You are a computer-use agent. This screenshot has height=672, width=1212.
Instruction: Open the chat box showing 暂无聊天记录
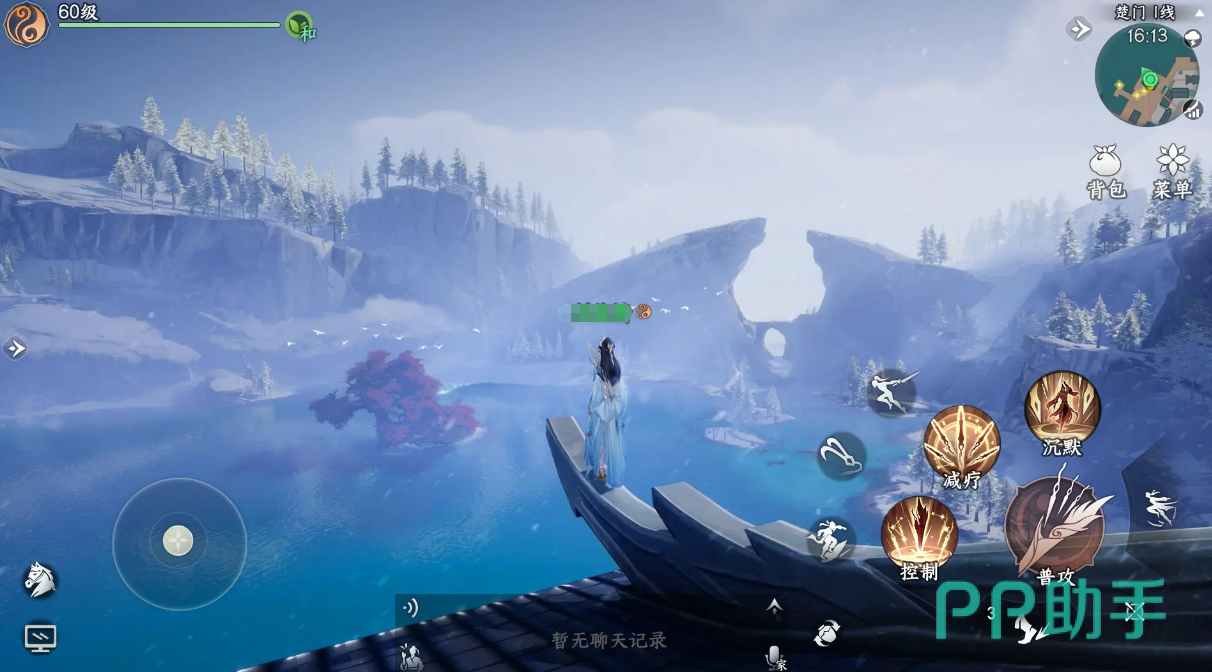coord(609,640)
